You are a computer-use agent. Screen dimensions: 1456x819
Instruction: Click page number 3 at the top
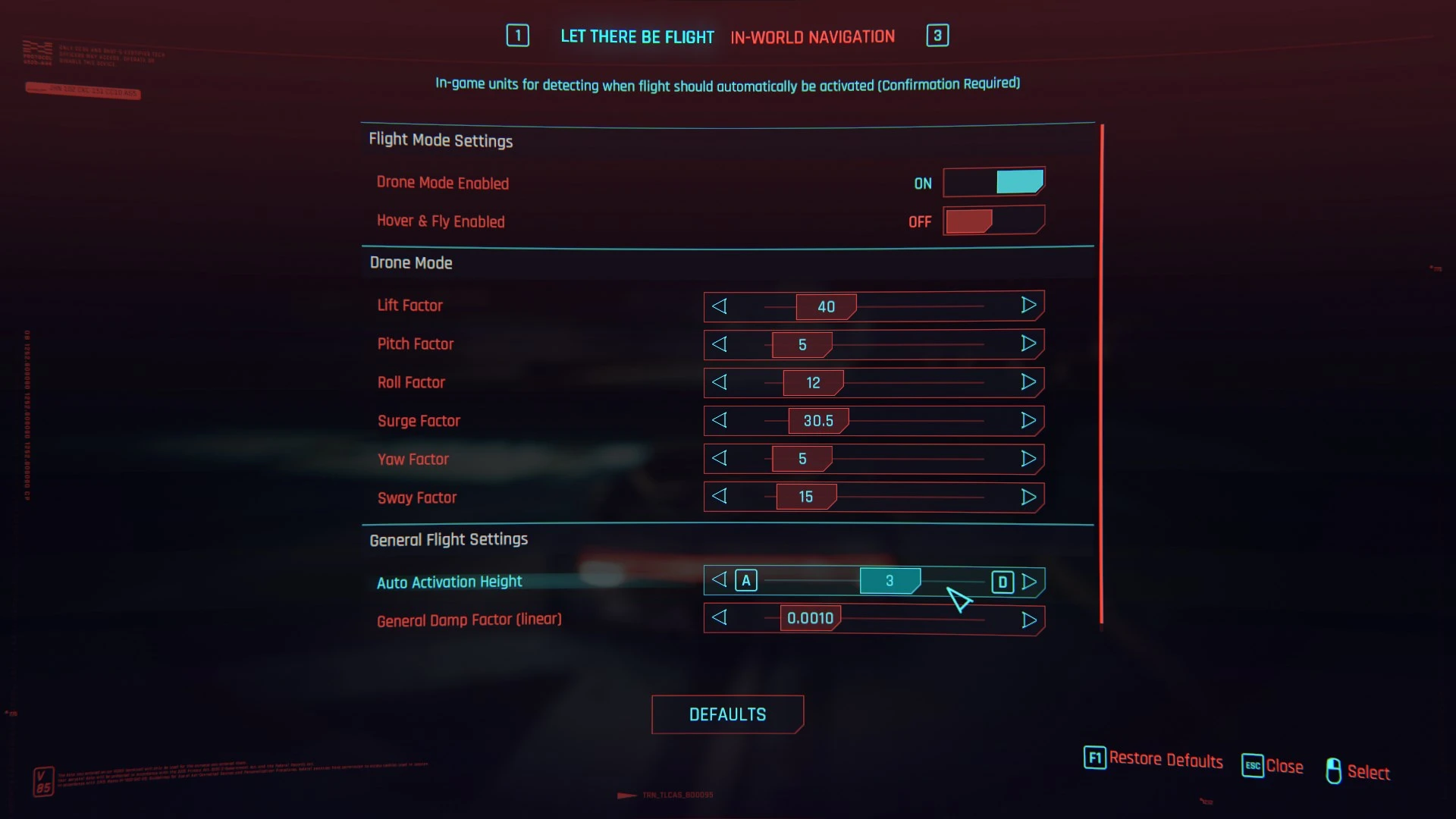click(937, 35)
